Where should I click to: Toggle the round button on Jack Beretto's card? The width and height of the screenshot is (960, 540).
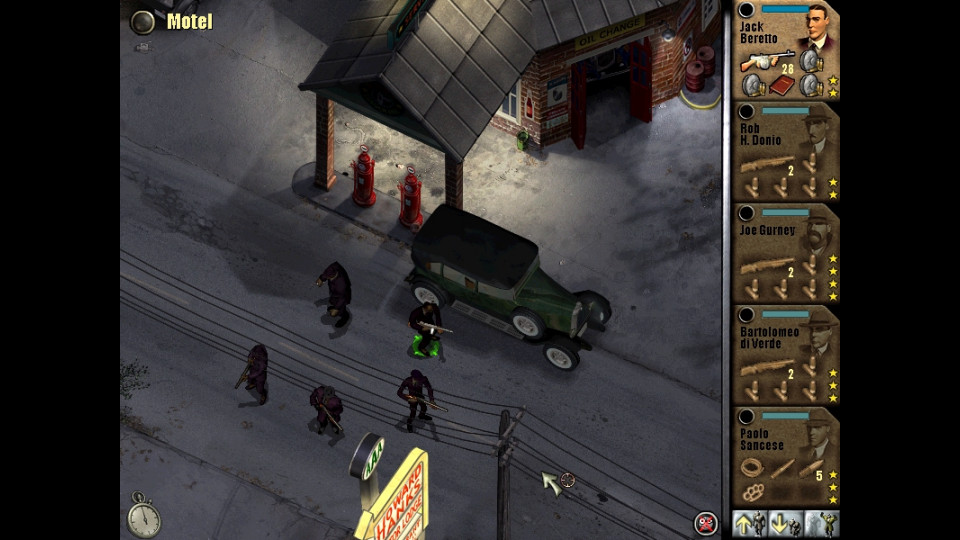(x=746, y=9)
